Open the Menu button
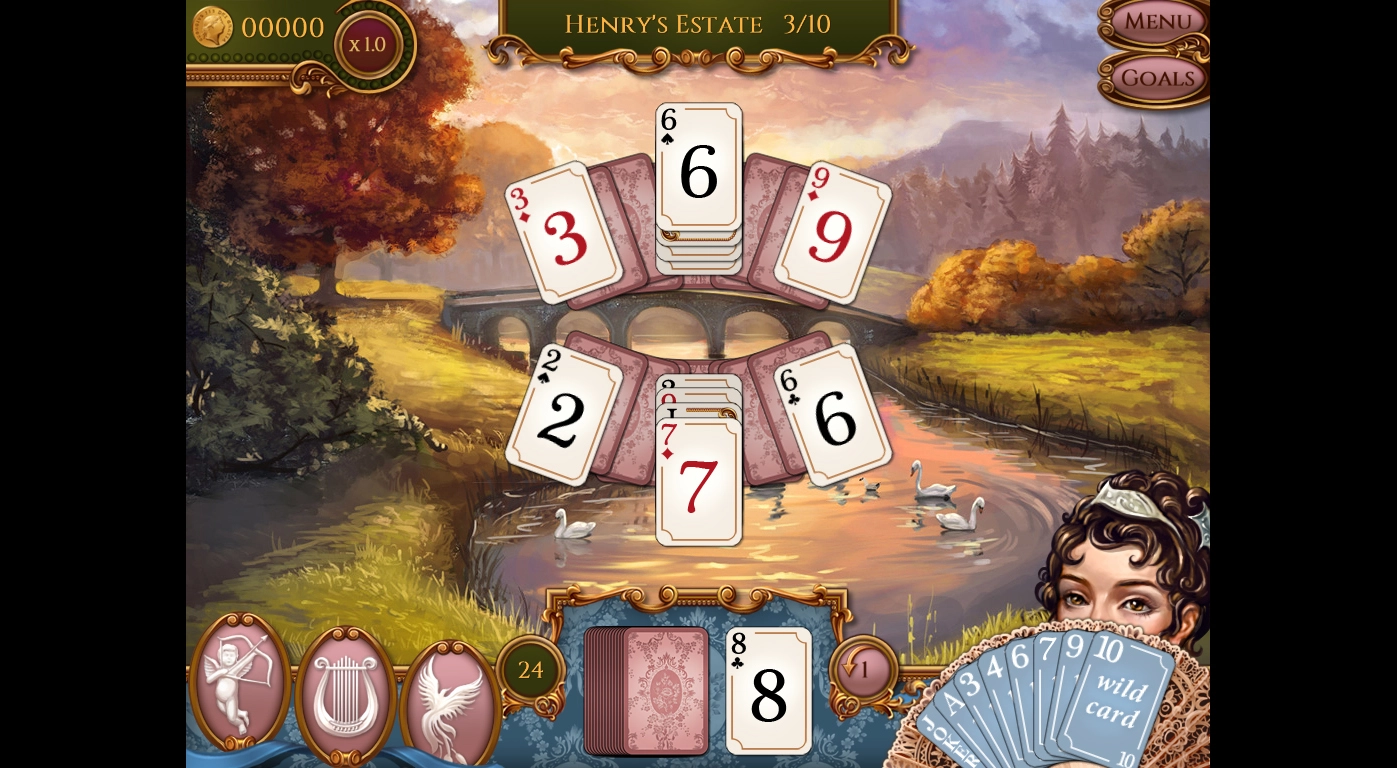The width and height of the screenshot is (1397, 768). click(1157, 22)
